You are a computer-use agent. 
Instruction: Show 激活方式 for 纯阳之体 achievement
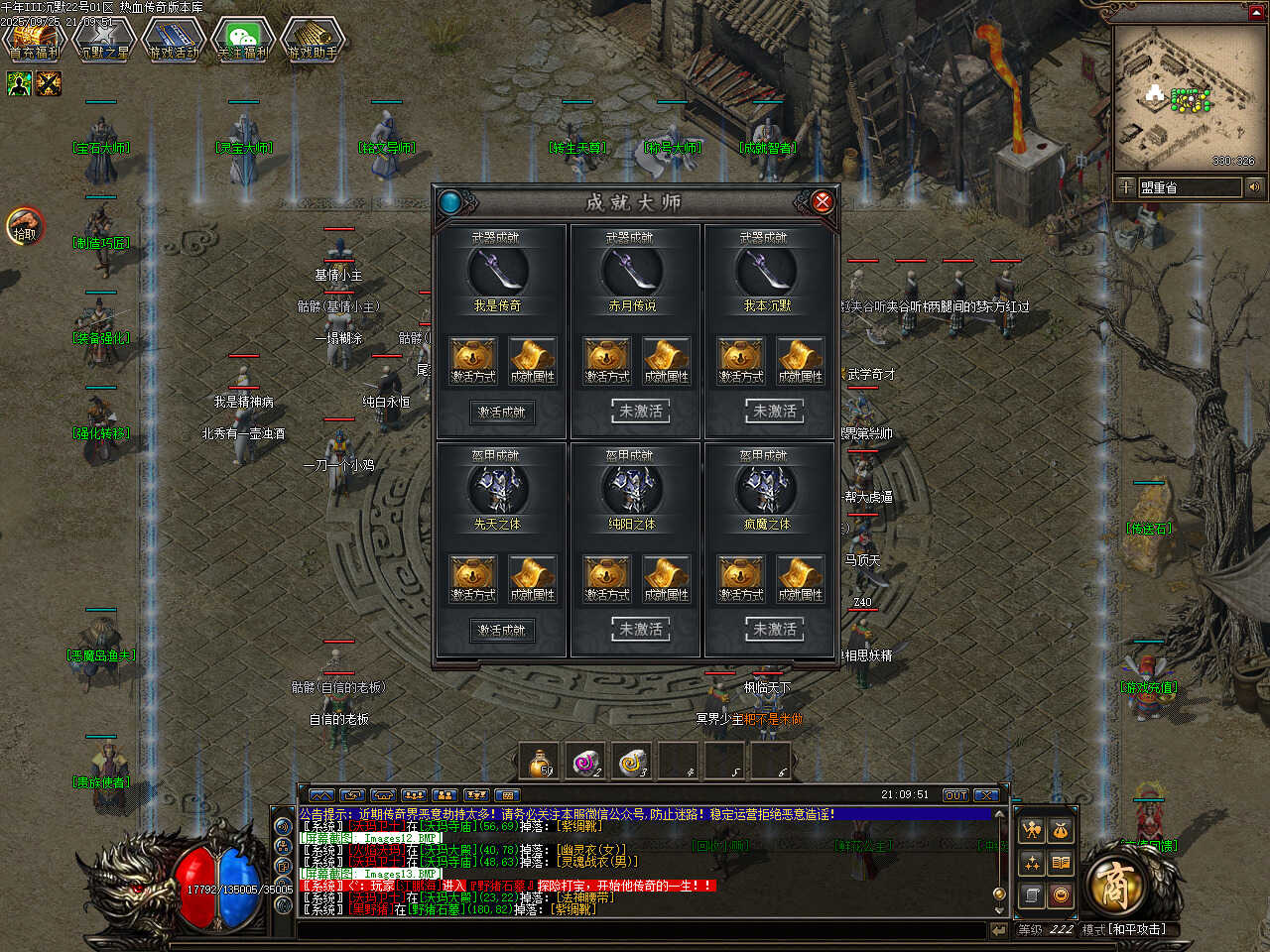(x=607, y=578)
